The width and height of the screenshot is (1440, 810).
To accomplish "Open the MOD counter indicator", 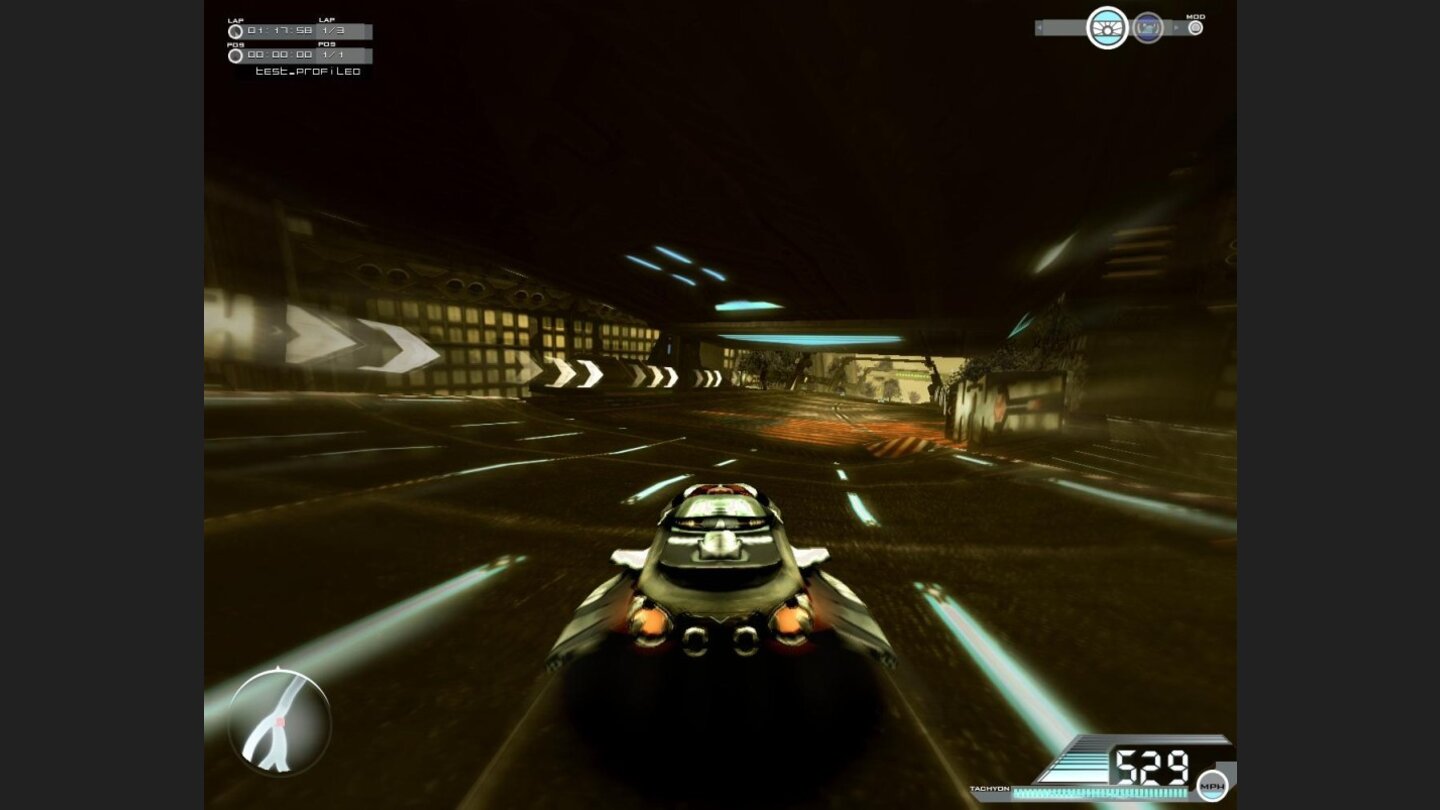I will (1196, 27).
